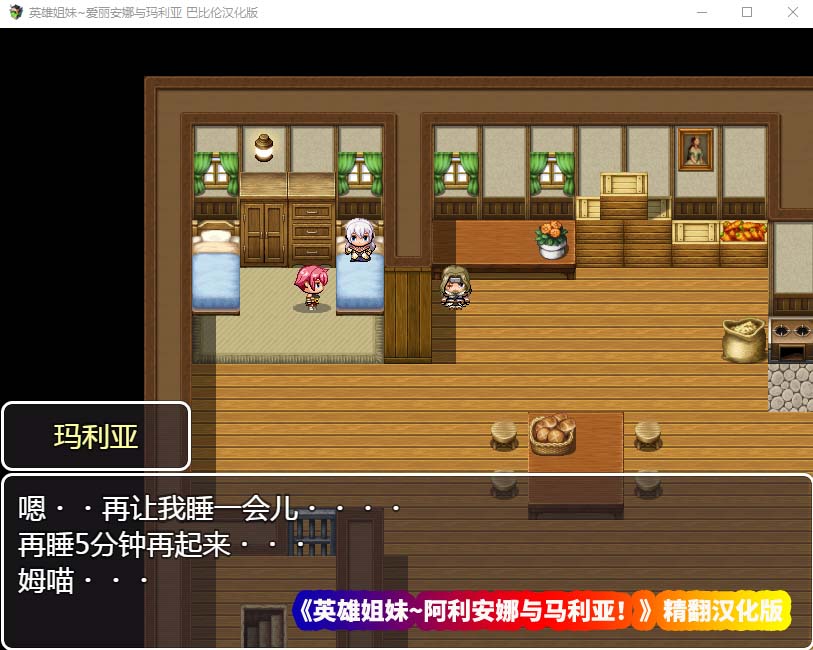The height and width of the screenshot is (650, 813).
Task: Close the game window
Action: click(792, 13)
